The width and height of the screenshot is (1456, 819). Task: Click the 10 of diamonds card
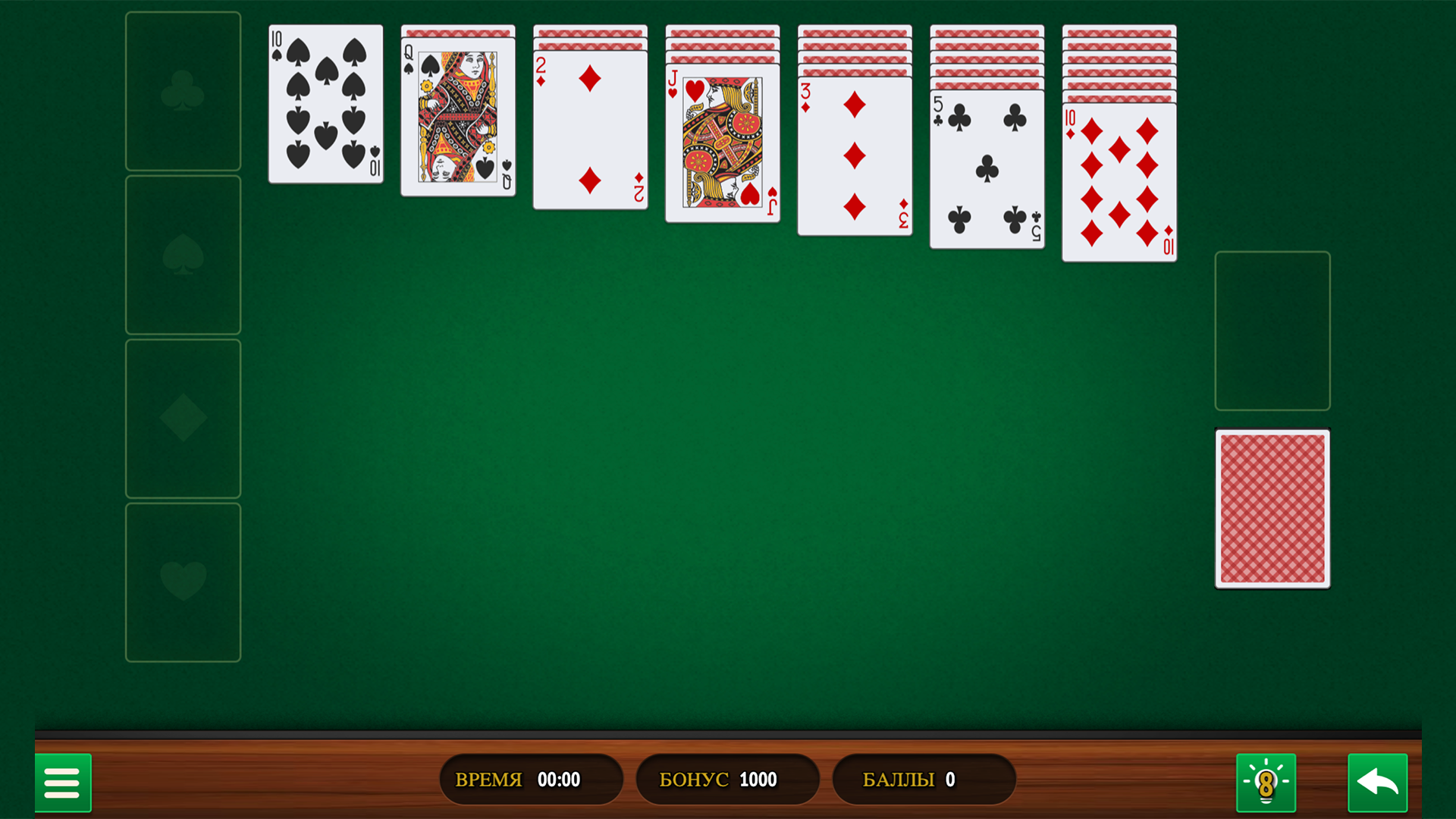click(1119, 182)
